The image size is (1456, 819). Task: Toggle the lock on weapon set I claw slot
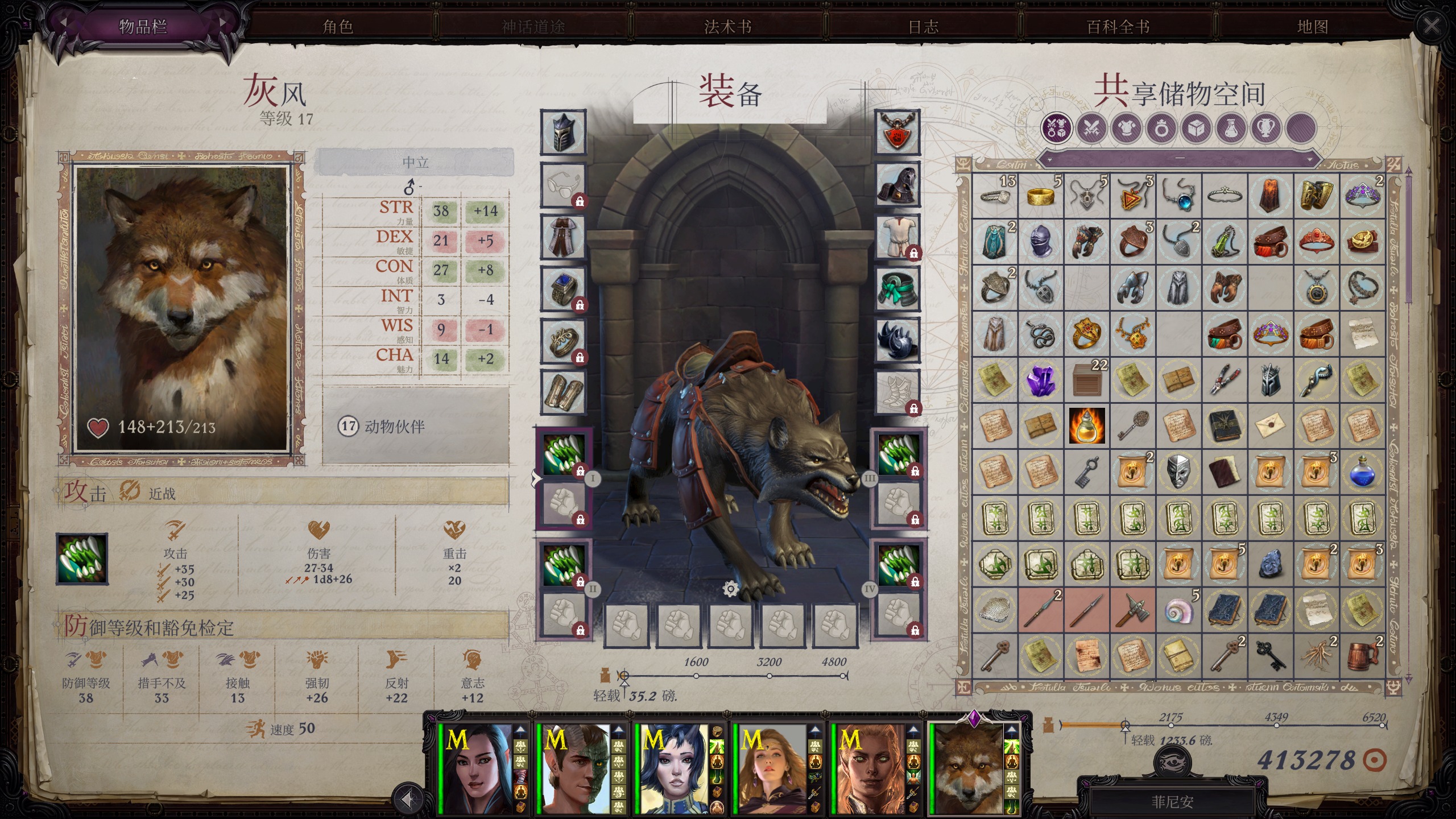point(581,471)
